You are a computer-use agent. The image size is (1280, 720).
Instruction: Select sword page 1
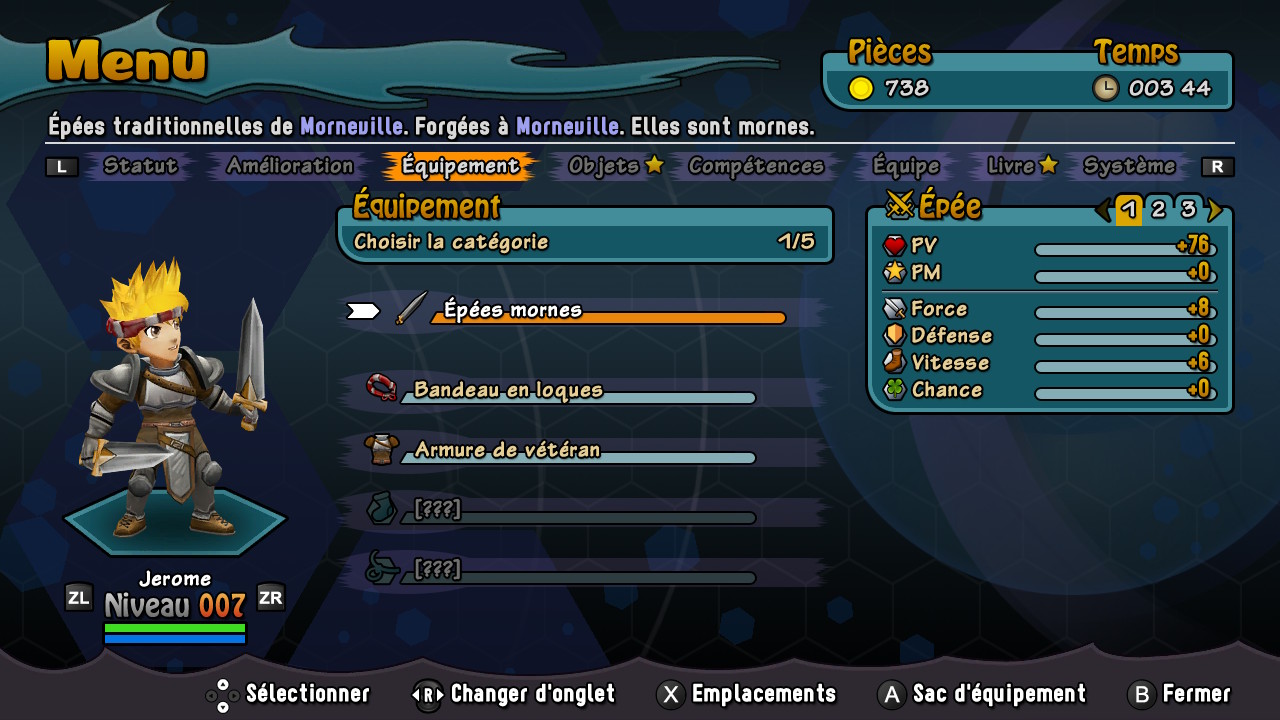tap(1129, 209)
